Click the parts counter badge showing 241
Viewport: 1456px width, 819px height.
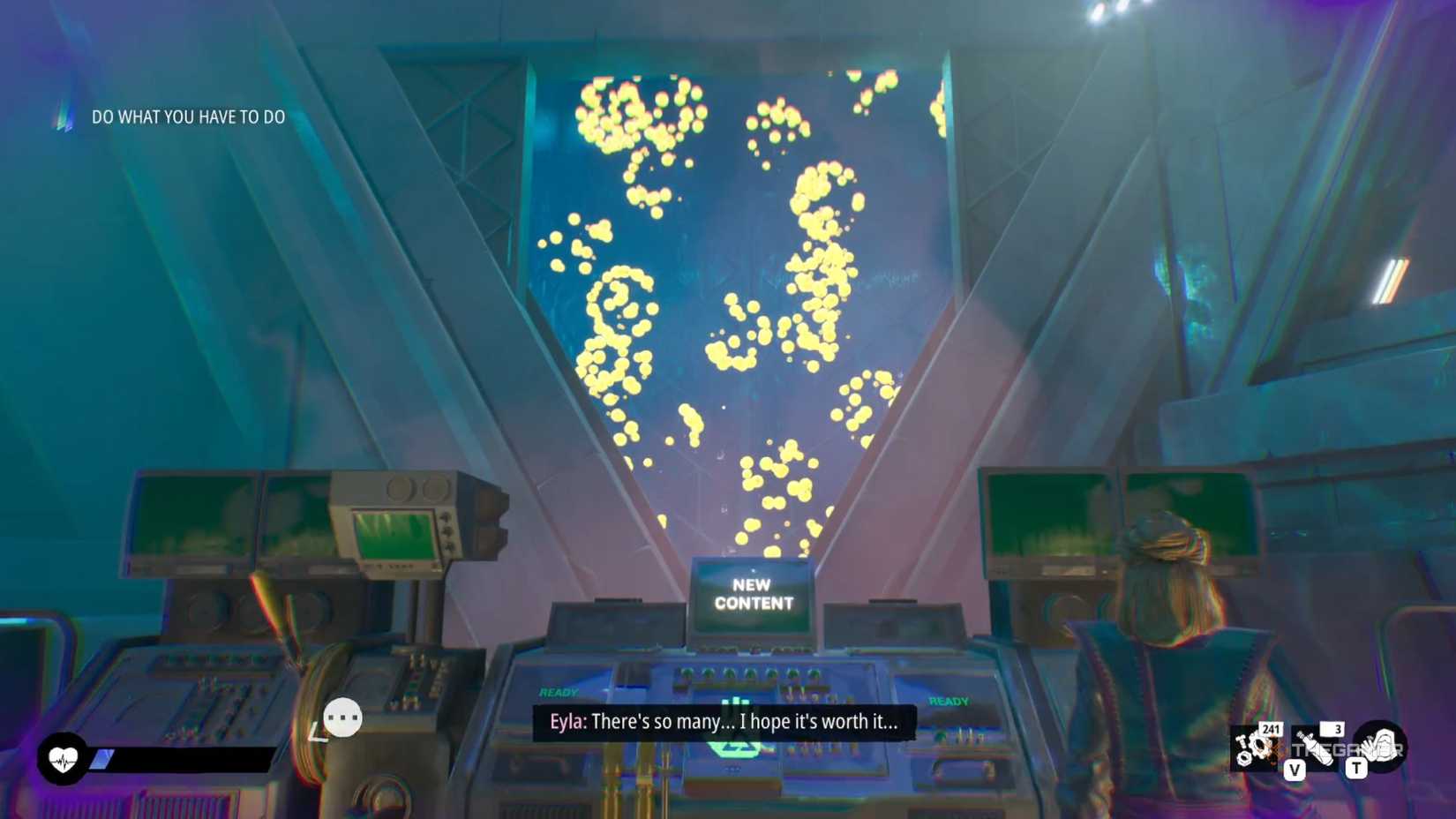[1272, 730]
